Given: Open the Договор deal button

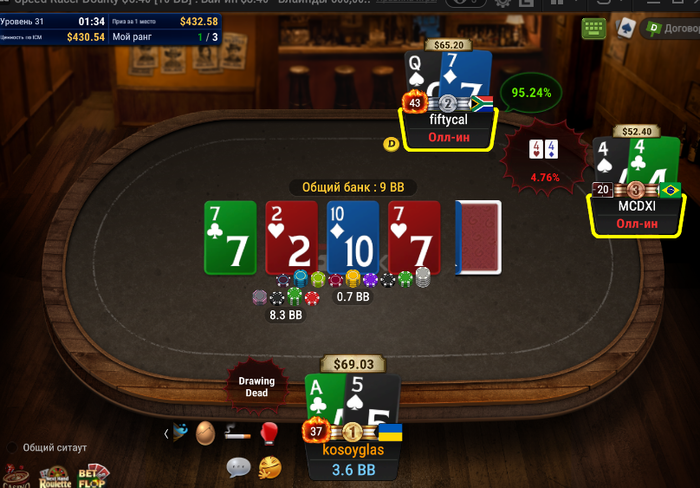Looking at the screenshot, I should [671, 28].
